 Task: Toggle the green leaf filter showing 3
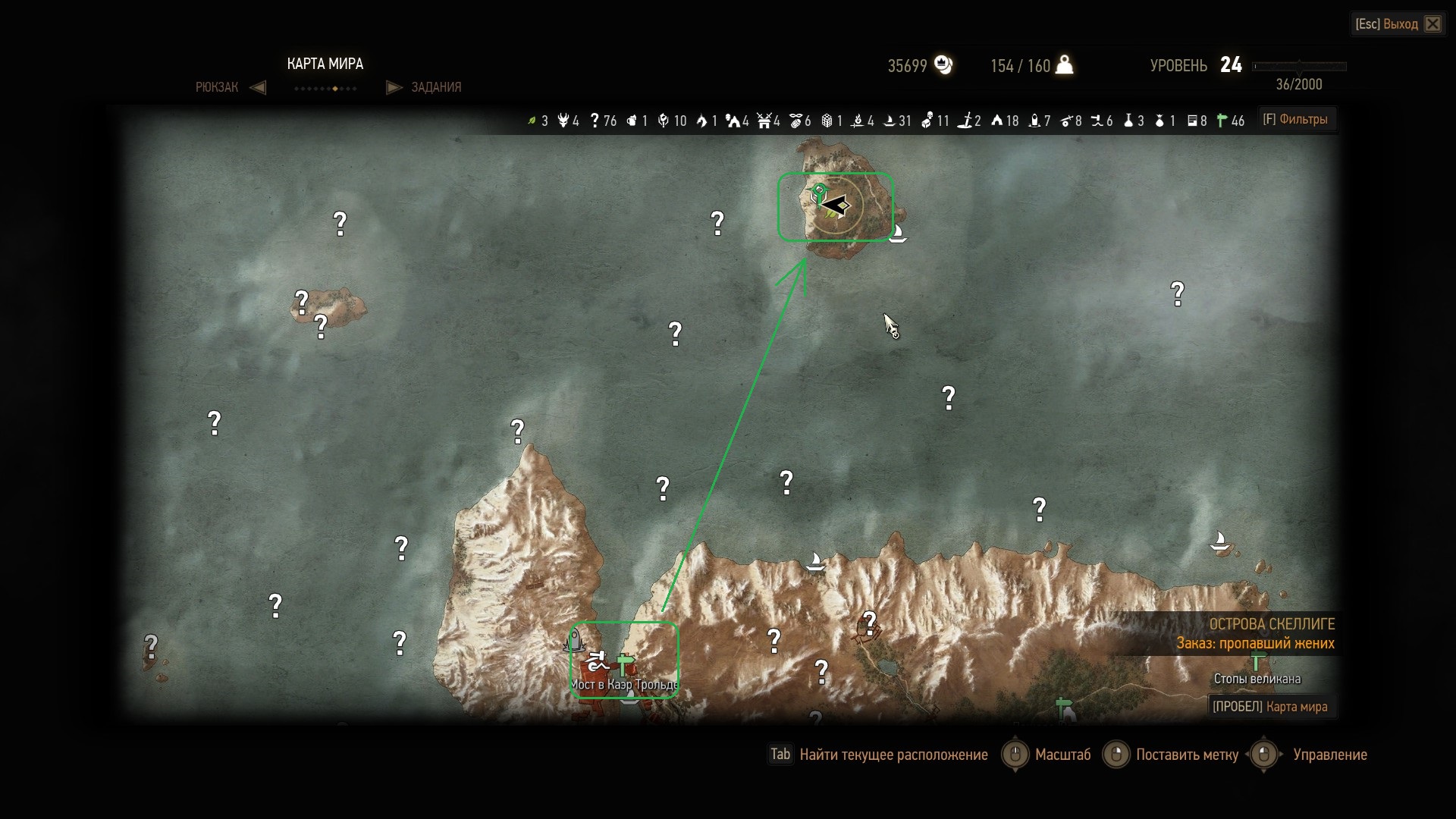pyautogui.click(x=532, y=121)
